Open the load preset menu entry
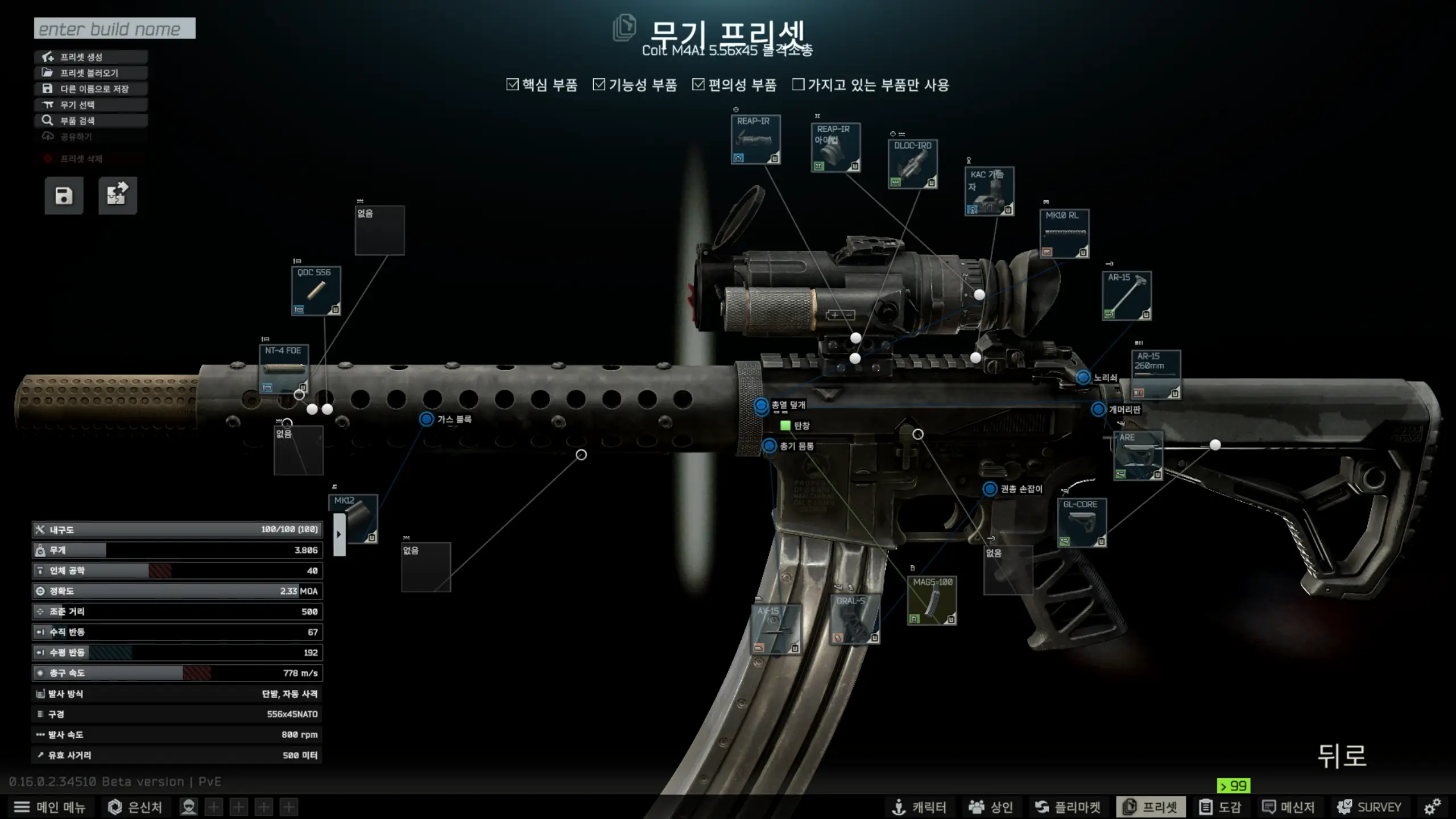This screenshot has height=819, width=1456. tap(91, 73)
